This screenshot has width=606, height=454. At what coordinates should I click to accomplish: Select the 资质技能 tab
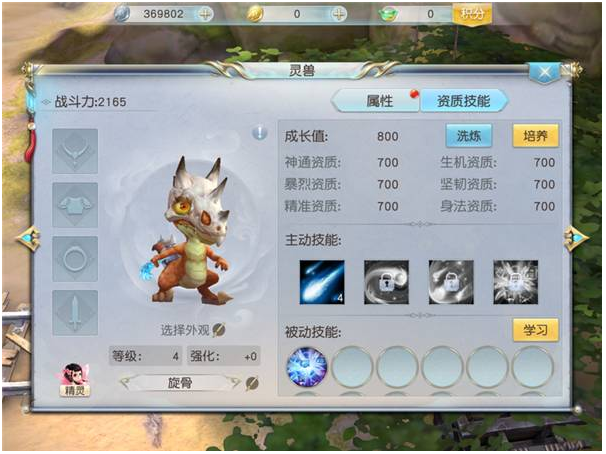(462, 101)
